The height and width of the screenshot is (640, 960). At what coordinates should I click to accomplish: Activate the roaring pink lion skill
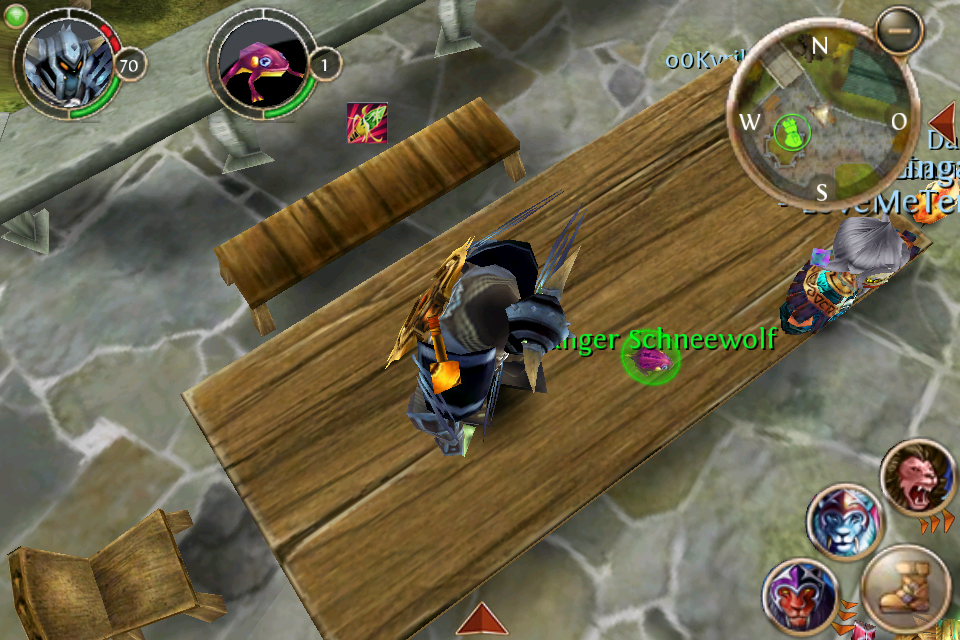(x=917, y=478)
